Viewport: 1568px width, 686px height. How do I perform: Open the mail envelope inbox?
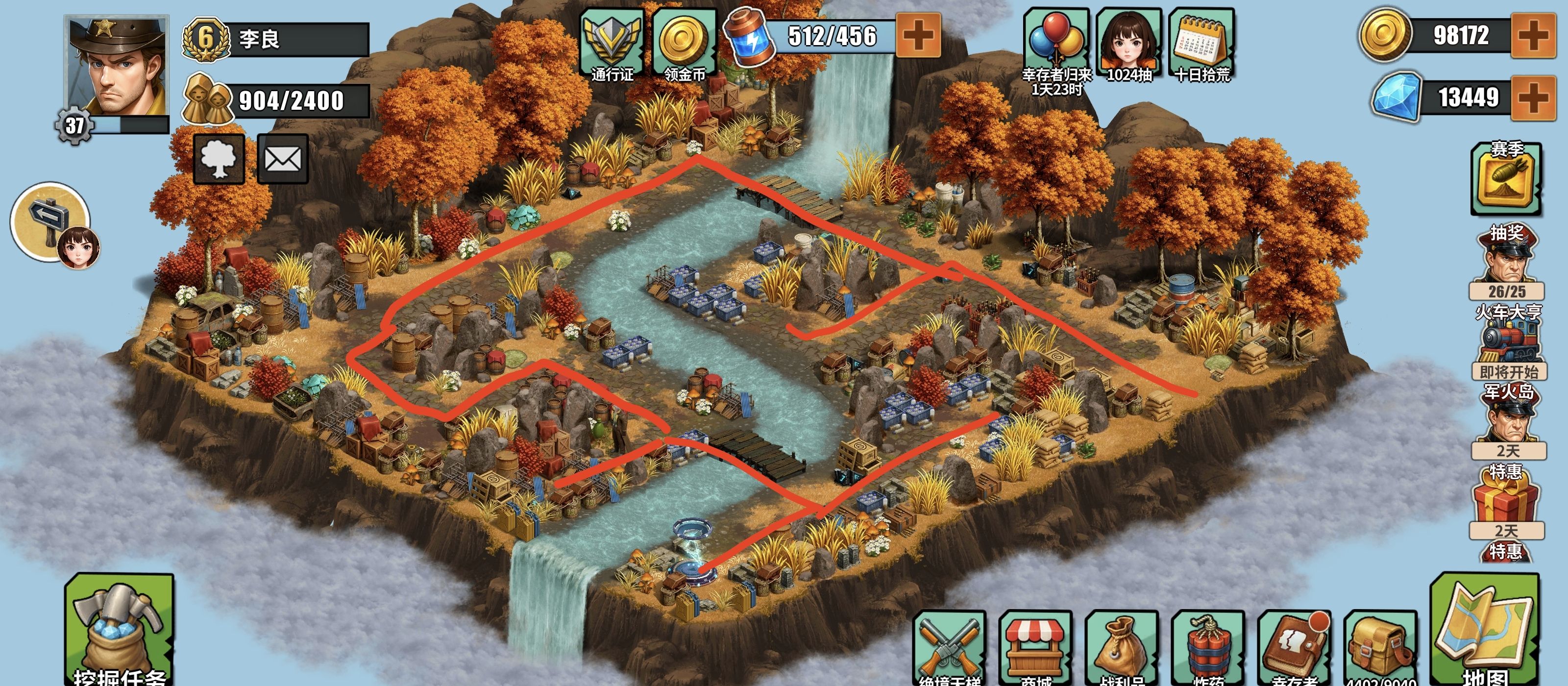point(282,159)
